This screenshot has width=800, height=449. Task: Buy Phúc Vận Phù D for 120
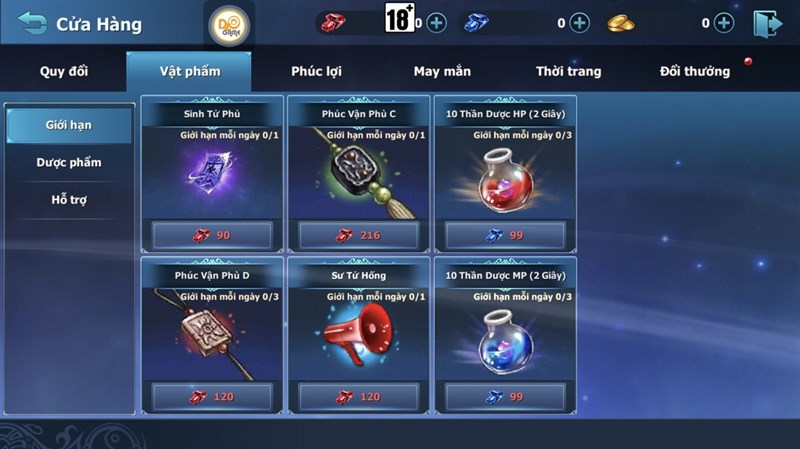(212, 397)
